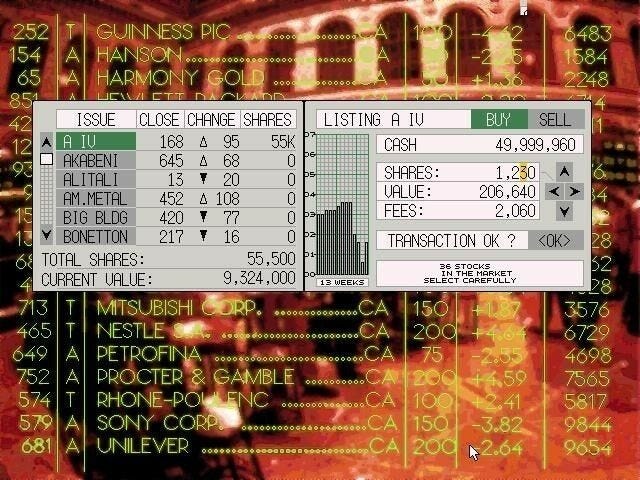Select the AKABENI stock
This screenshot has height=480, width=640.
click(x=95, y=161)
